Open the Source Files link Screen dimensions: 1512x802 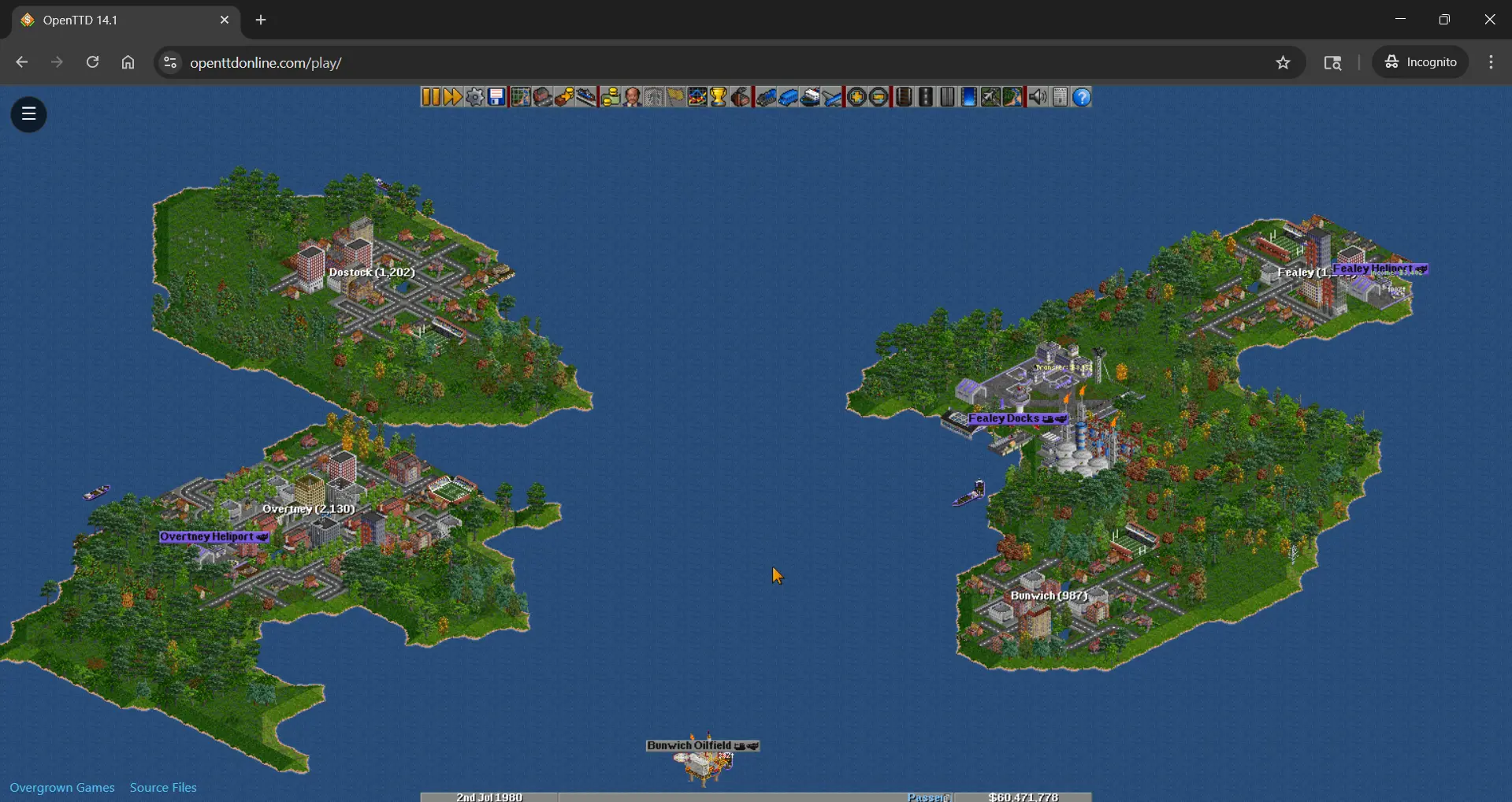162,787
